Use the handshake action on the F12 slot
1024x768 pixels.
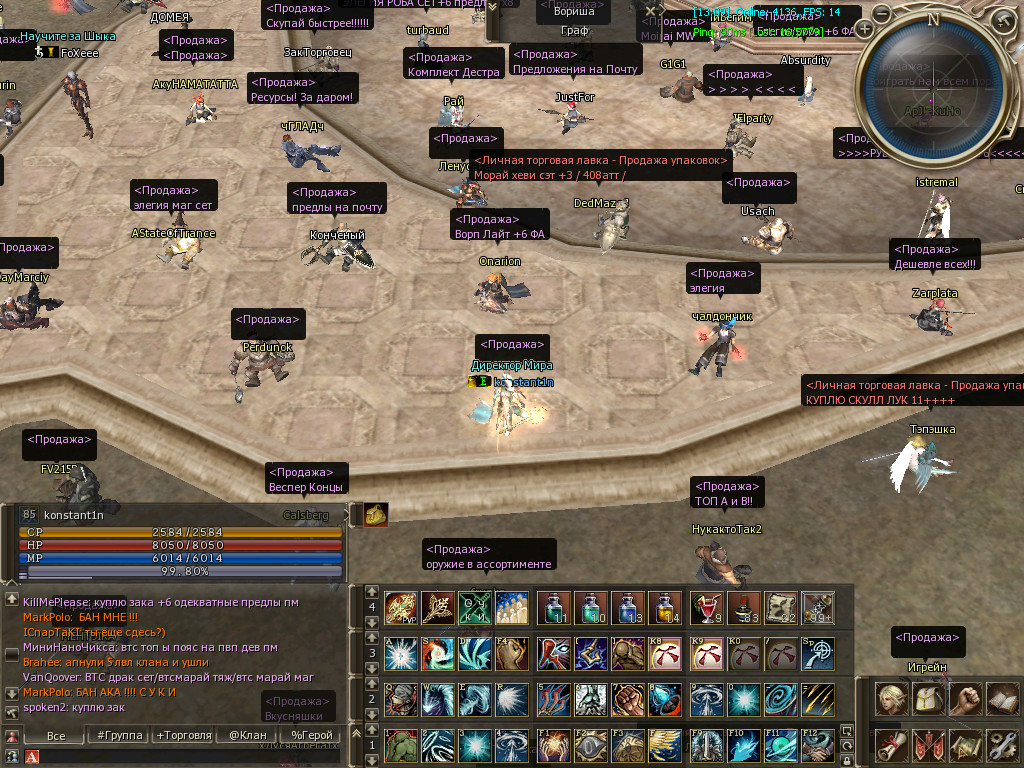point(819,745)
